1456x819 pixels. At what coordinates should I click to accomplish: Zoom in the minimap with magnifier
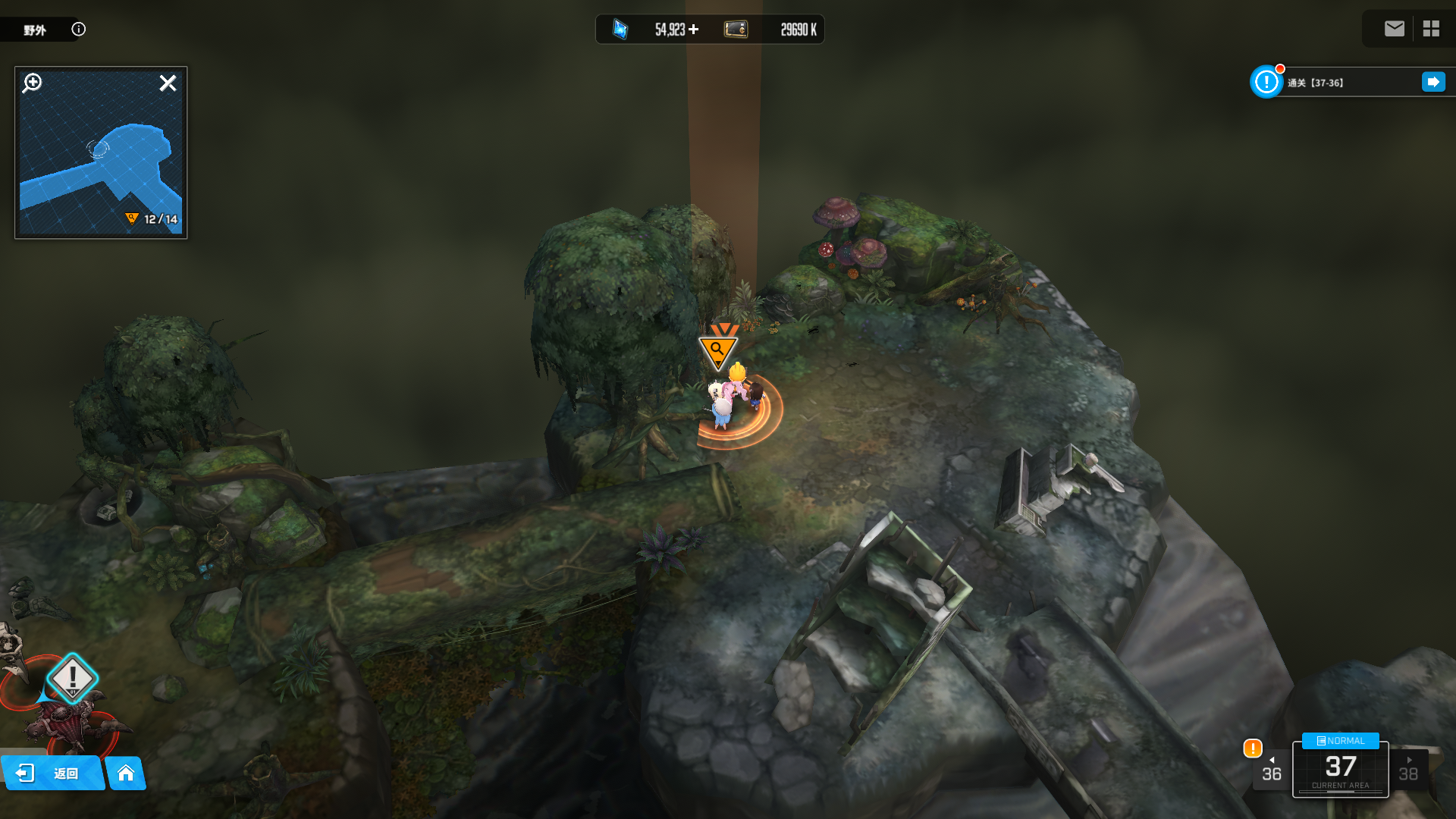(33, 83)
